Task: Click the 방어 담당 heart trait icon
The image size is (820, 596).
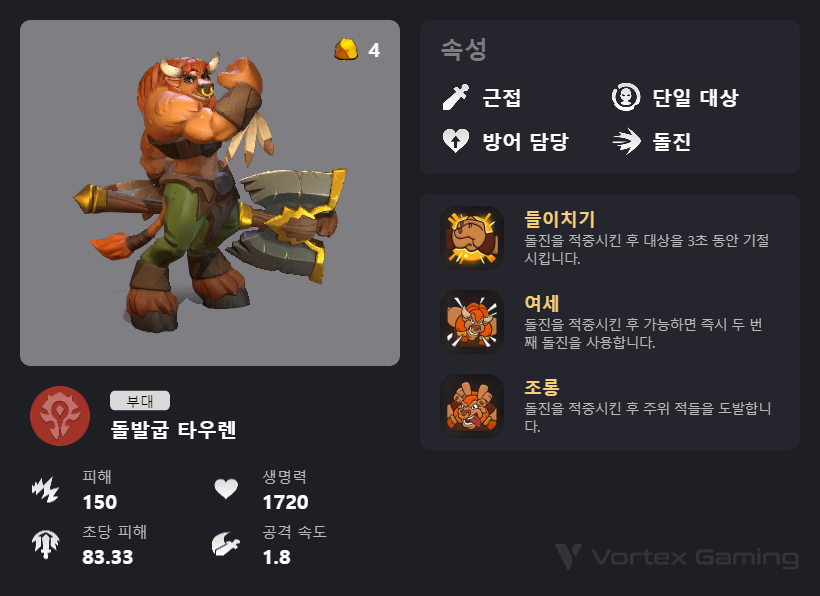Action: click(456, 141)
